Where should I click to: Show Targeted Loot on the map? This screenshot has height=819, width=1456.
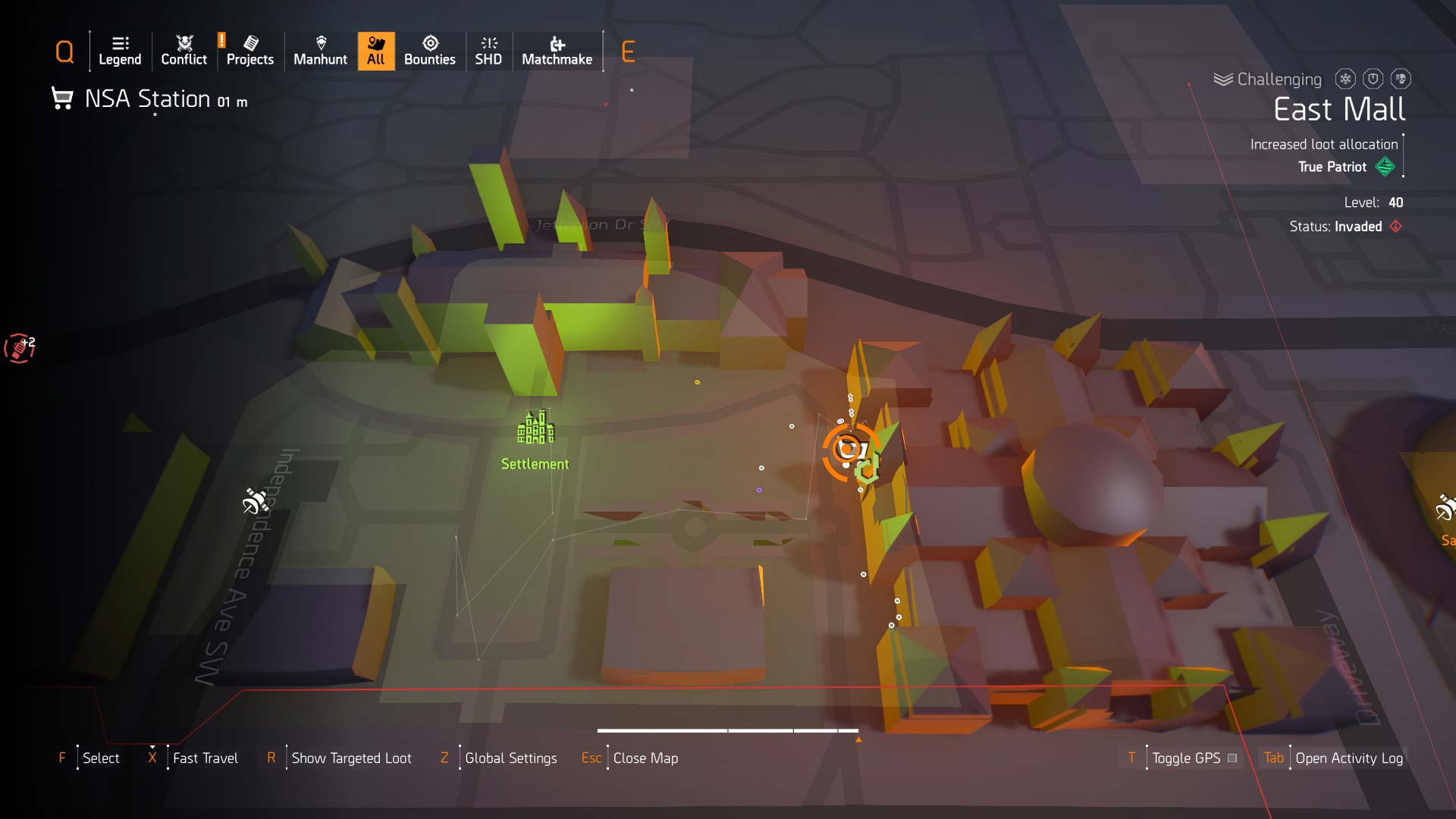click(x=351, y=758)
